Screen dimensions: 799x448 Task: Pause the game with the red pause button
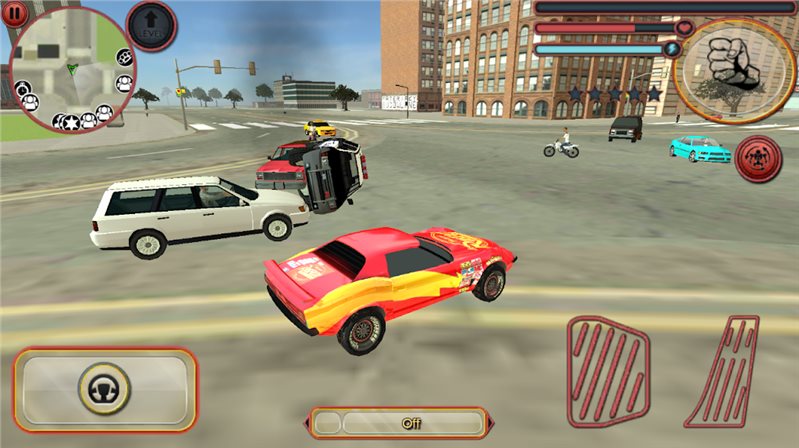(x=14, y=13)
